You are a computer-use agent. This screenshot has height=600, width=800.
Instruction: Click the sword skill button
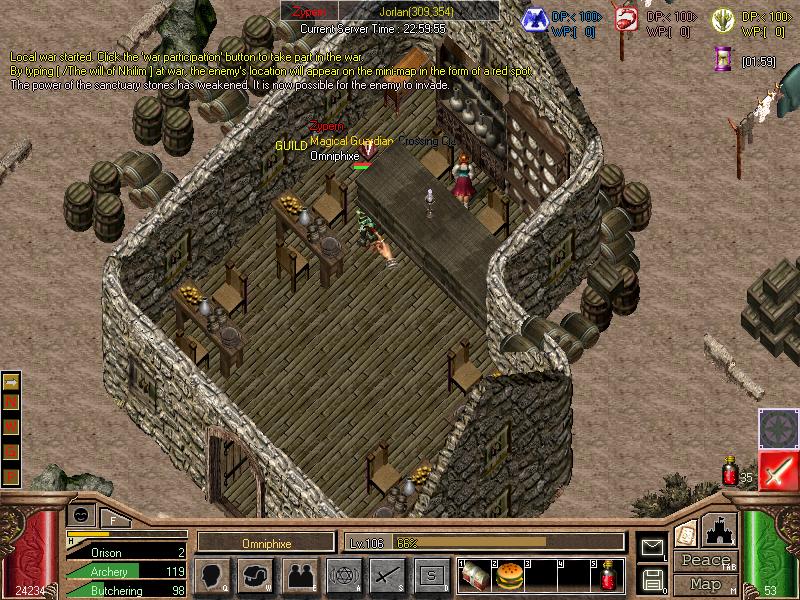[387, 575]
